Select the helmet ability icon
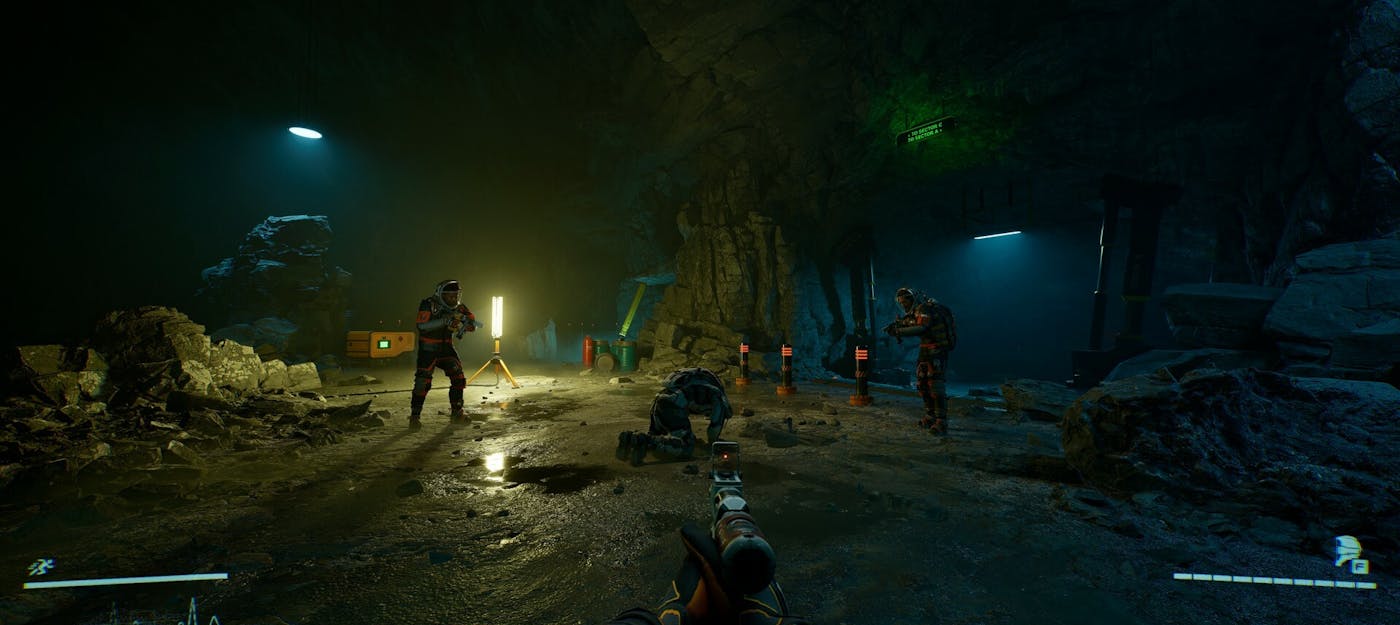 pos(1348,550)
